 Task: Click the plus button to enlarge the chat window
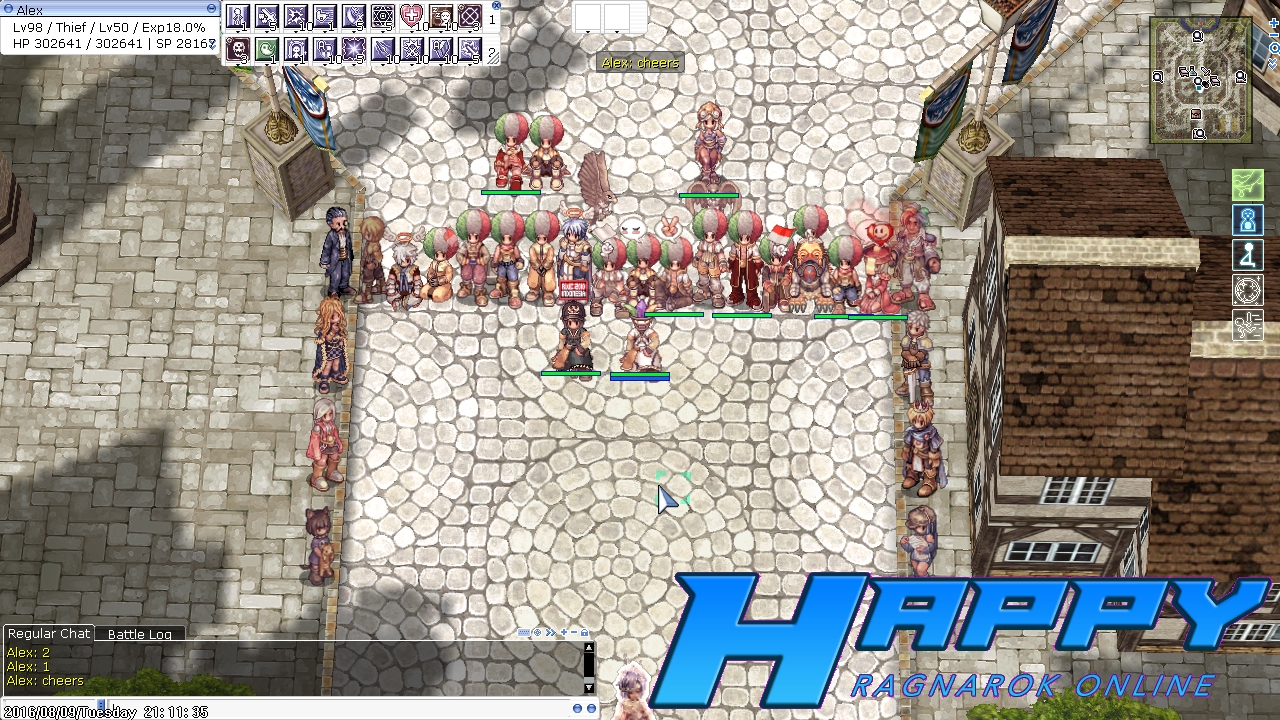pyautogui.click(x=564, y=633)
